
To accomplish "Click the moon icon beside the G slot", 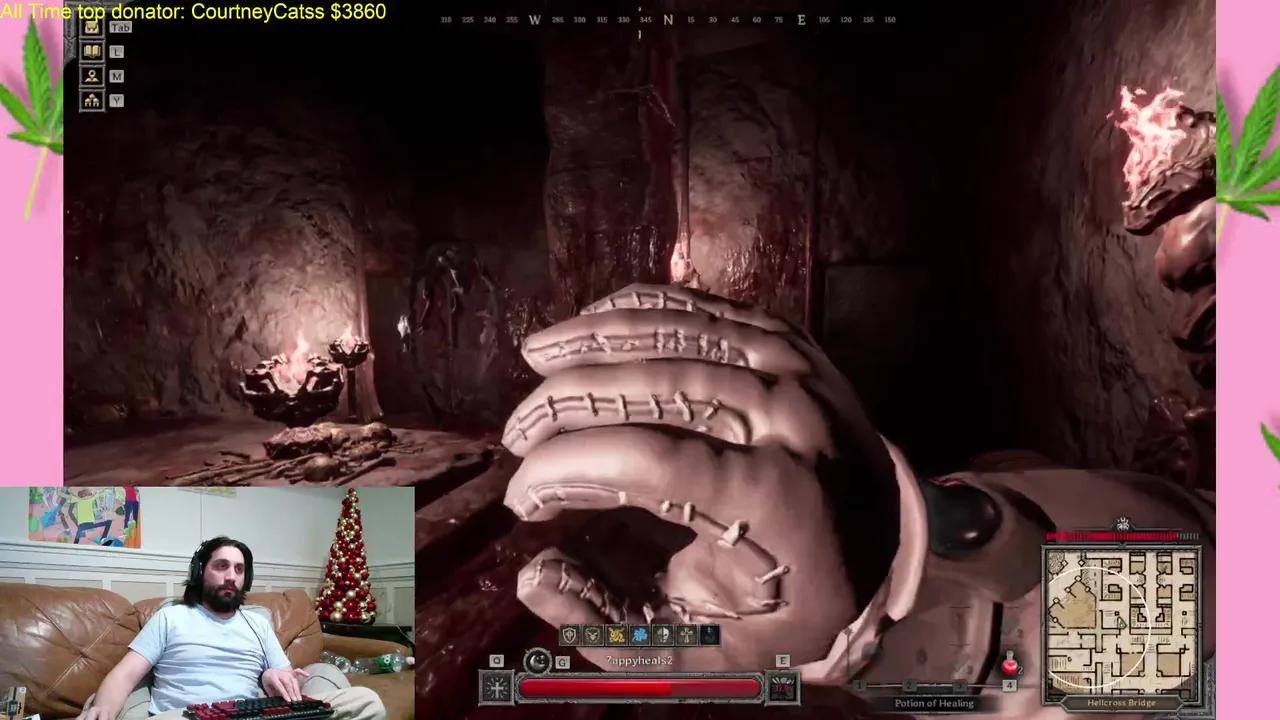I will [x=536, y=662].
